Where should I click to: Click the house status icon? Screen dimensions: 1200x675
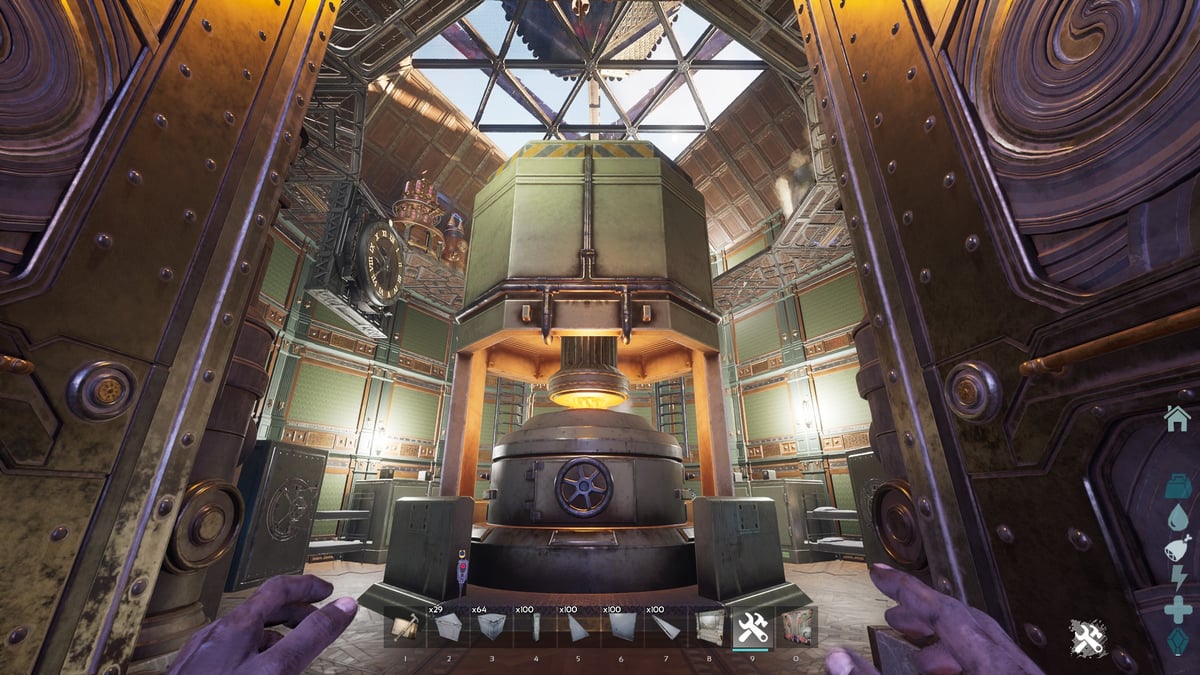tap(1178, 418)
